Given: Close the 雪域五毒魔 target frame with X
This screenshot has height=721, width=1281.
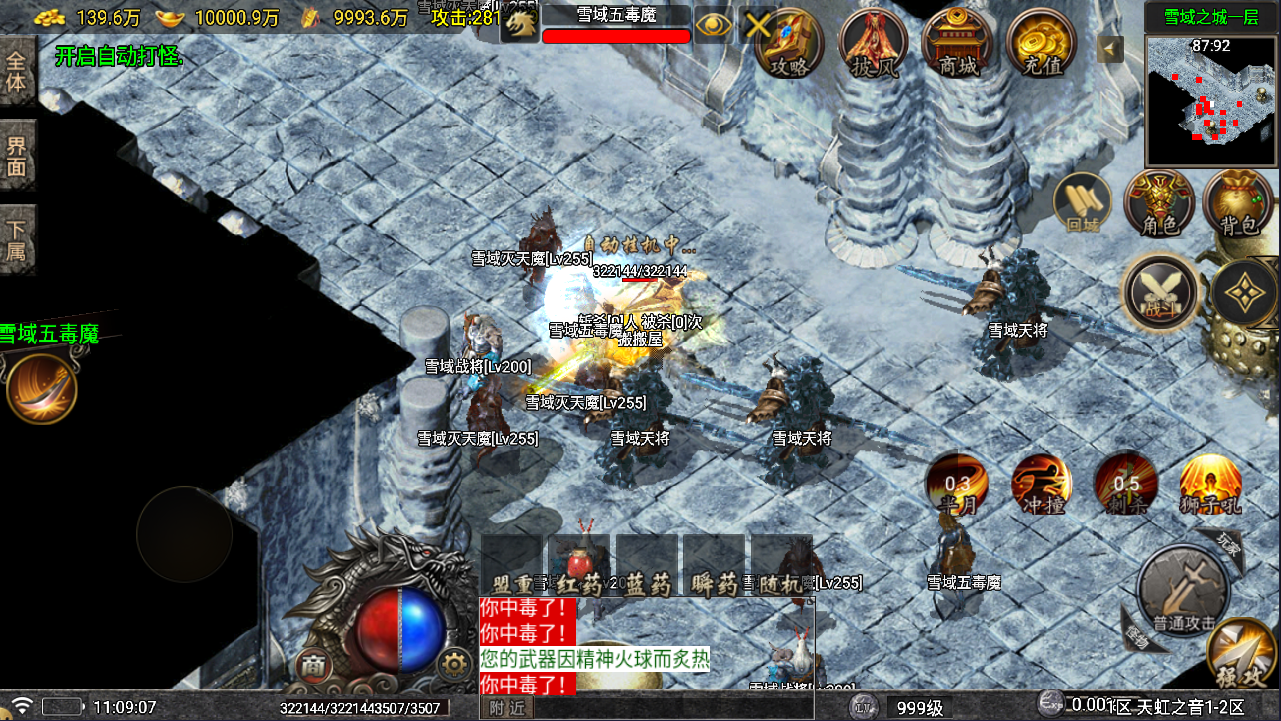Looking at the screenshot, I should (x=757, y=26).
